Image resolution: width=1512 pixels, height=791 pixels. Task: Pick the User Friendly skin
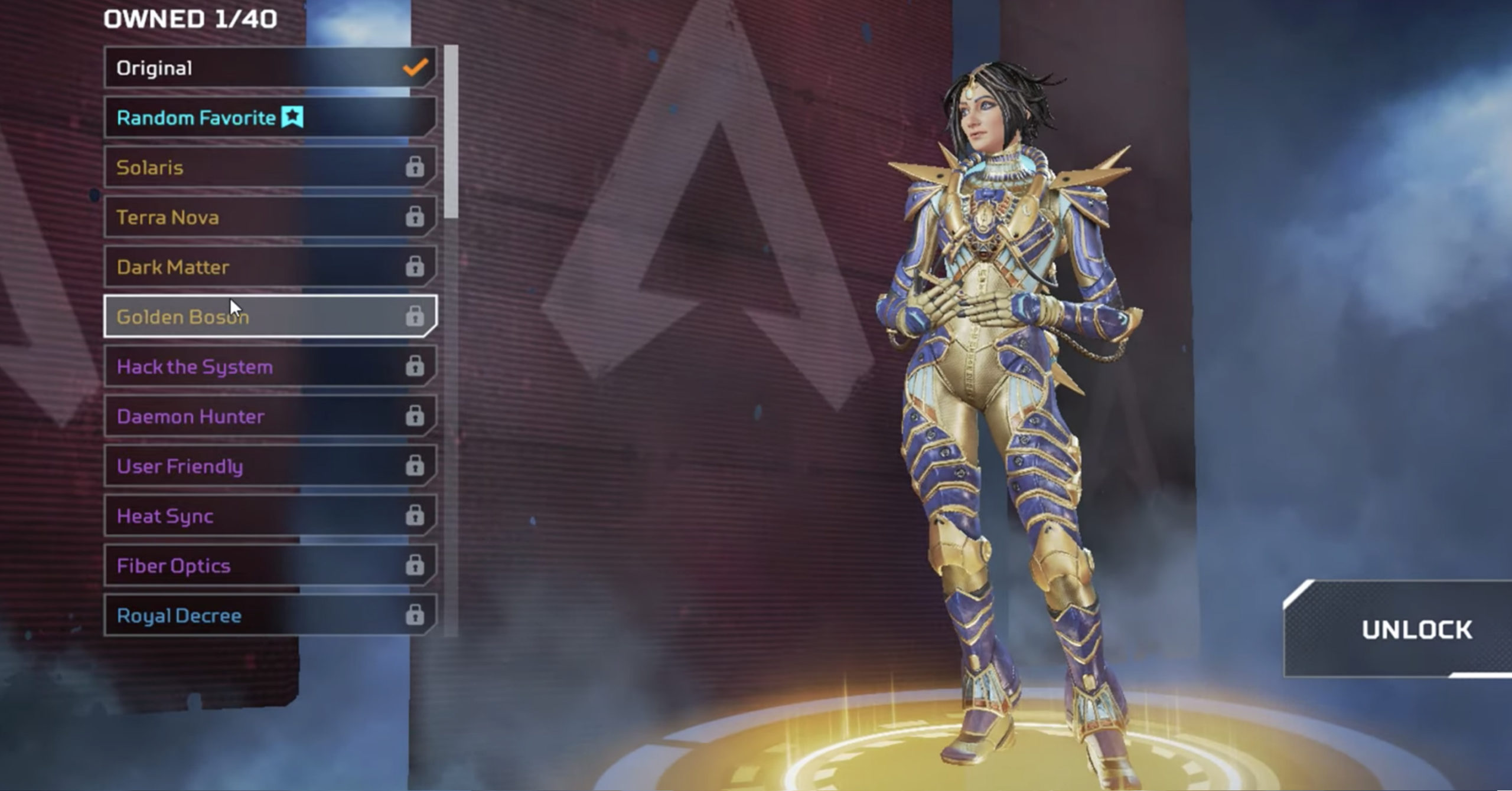(x=270, y=466)
